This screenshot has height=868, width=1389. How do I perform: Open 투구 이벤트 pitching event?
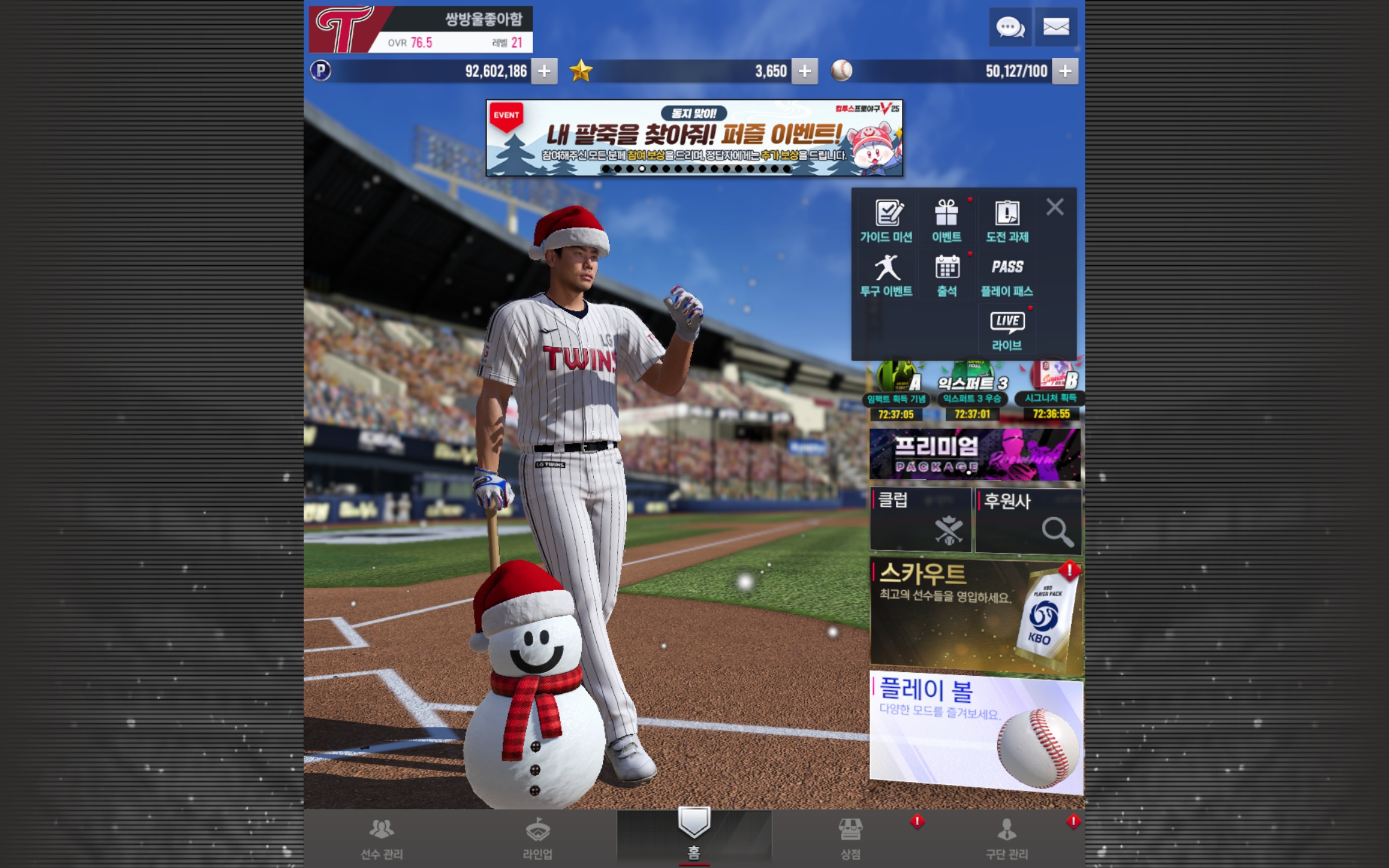coord(886,275)
